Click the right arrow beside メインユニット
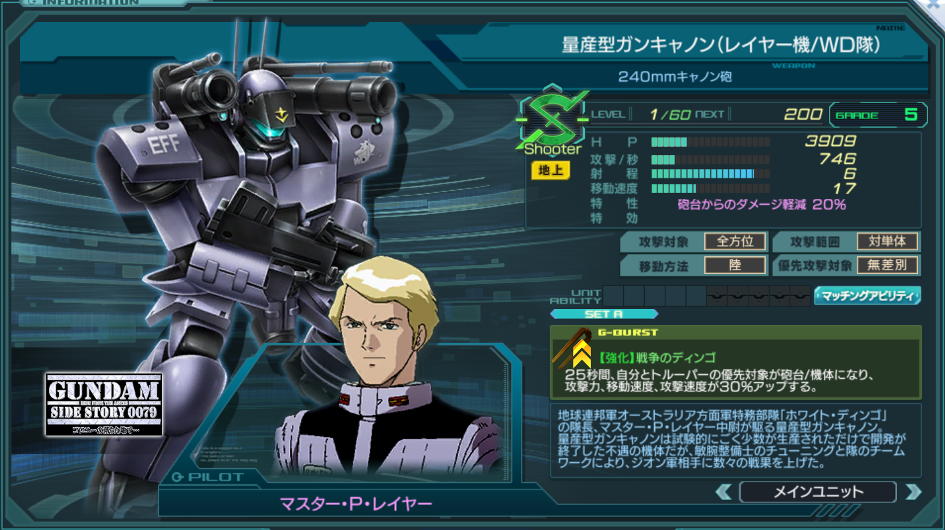The height and width of the screenshot is (530, 945). pos(911,491)
